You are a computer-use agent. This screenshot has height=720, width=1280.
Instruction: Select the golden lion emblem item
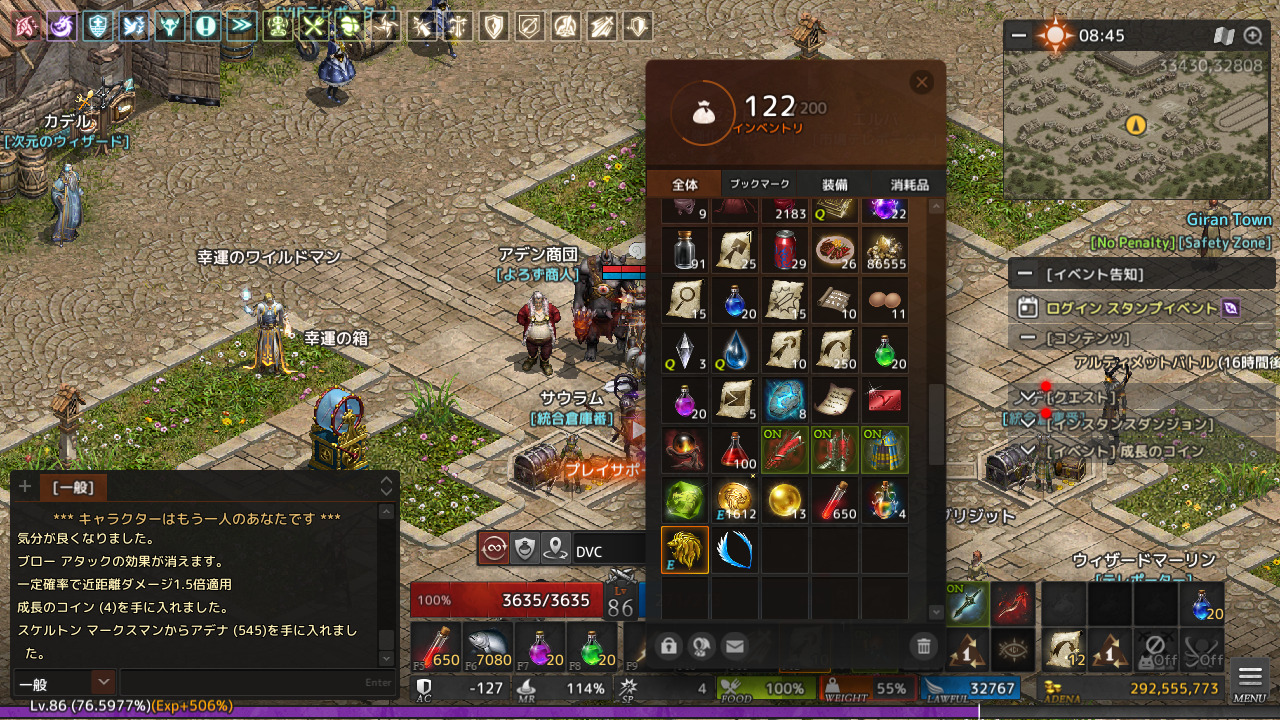pos(685,550)
